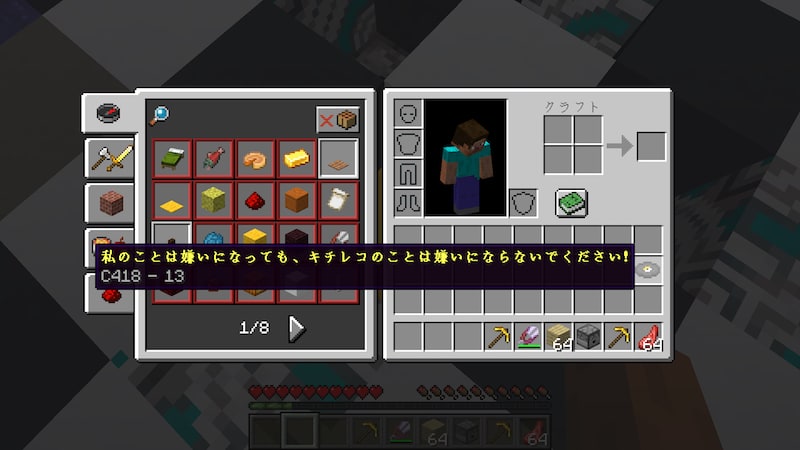Pick the yellow carpet item
This screenshot has height=450, width=800.
click(173, 199)
